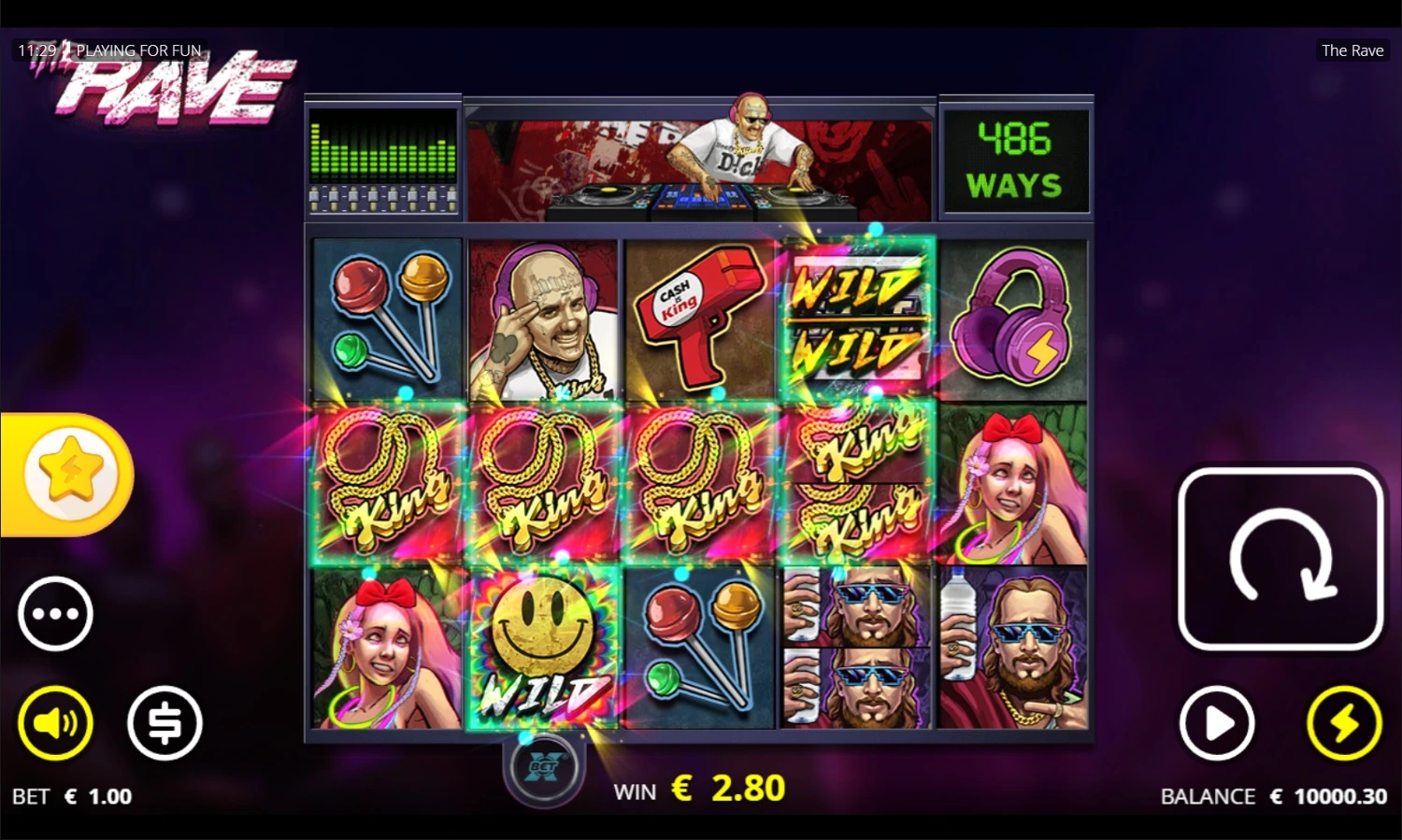
Task: Expand the bonus buy side panel
Action: tap(70, 473)
